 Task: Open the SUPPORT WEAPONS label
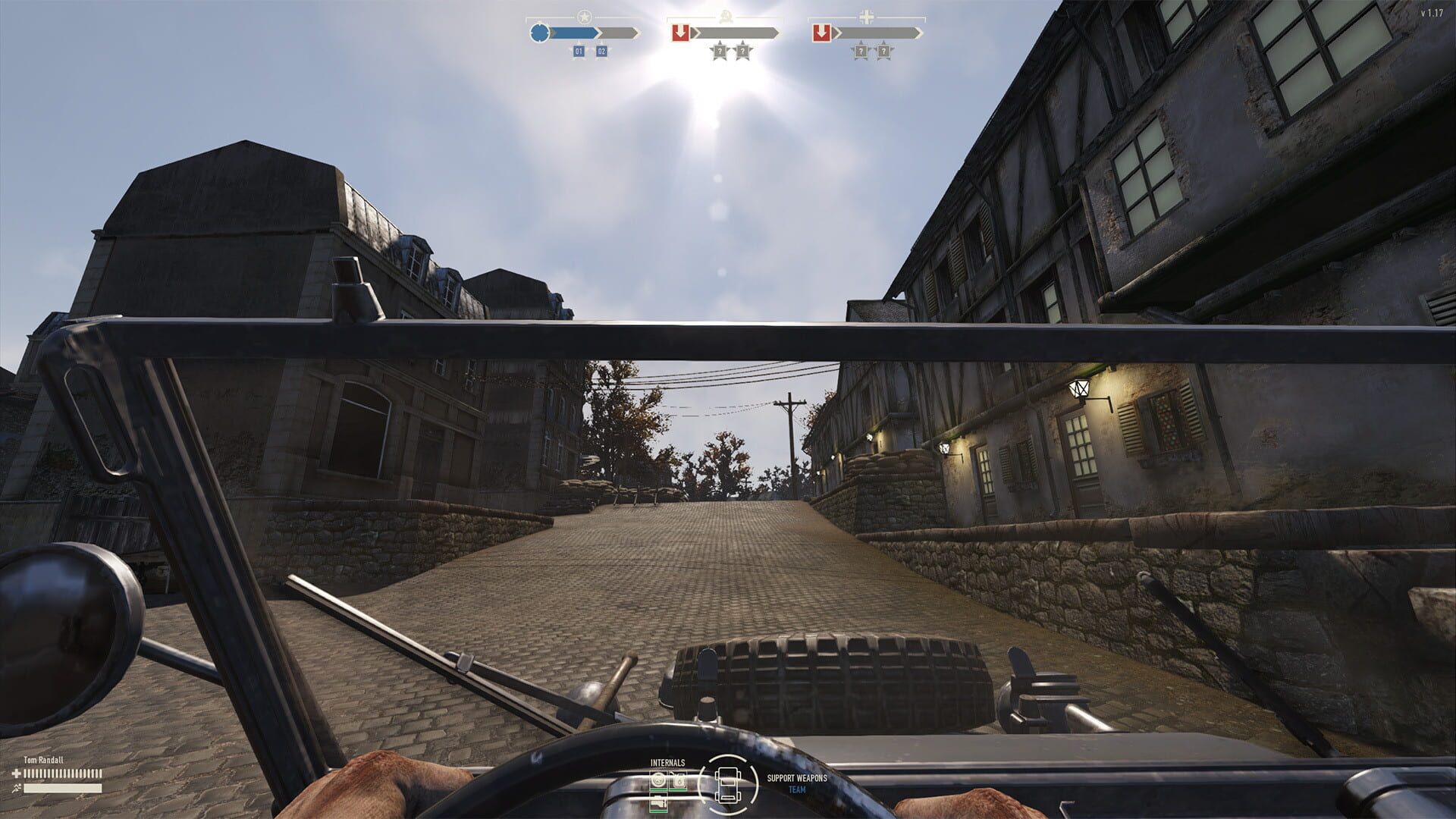797,778
